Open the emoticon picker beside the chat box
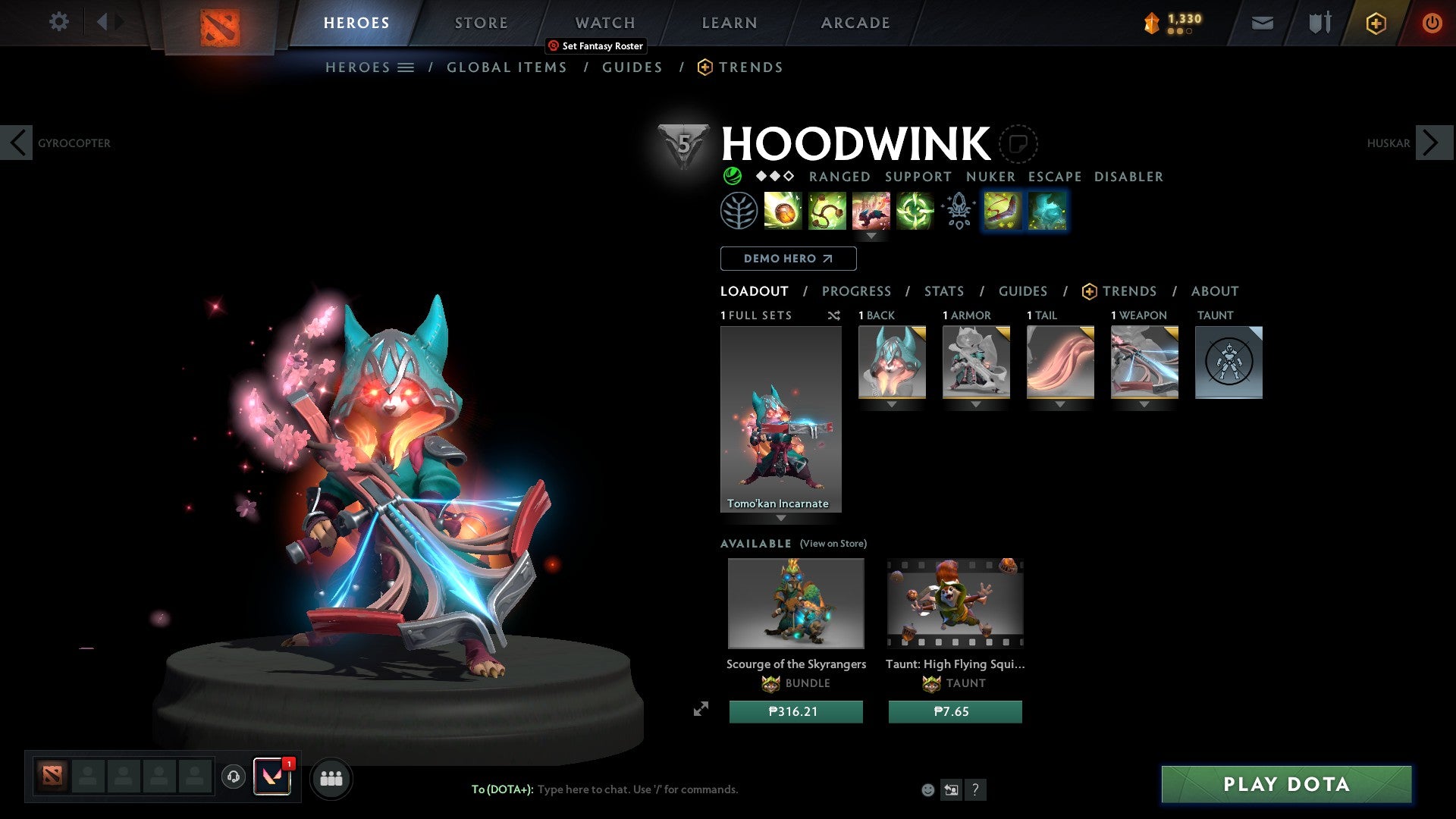The height and width of the screenshot is (819, 1456). pyautogui.click(x=927, y=789)
